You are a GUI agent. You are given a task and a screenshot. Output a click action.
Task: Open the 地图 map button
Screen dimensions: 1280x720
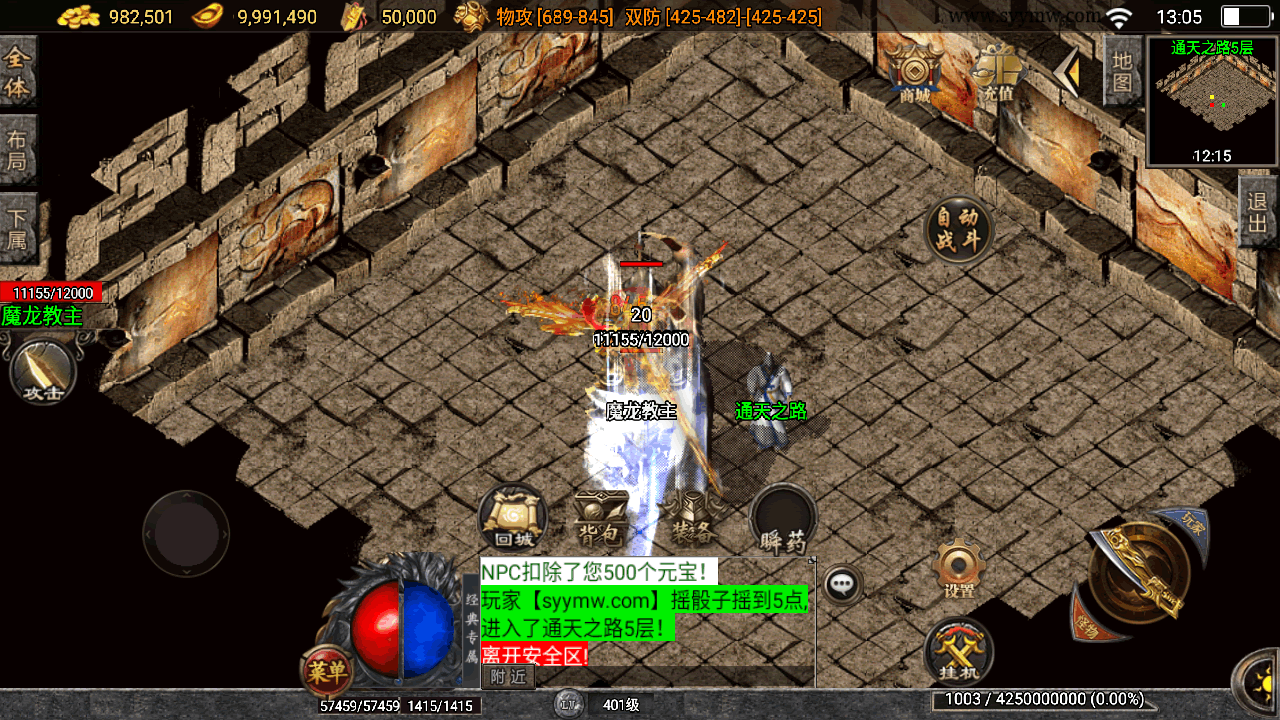1122,71
